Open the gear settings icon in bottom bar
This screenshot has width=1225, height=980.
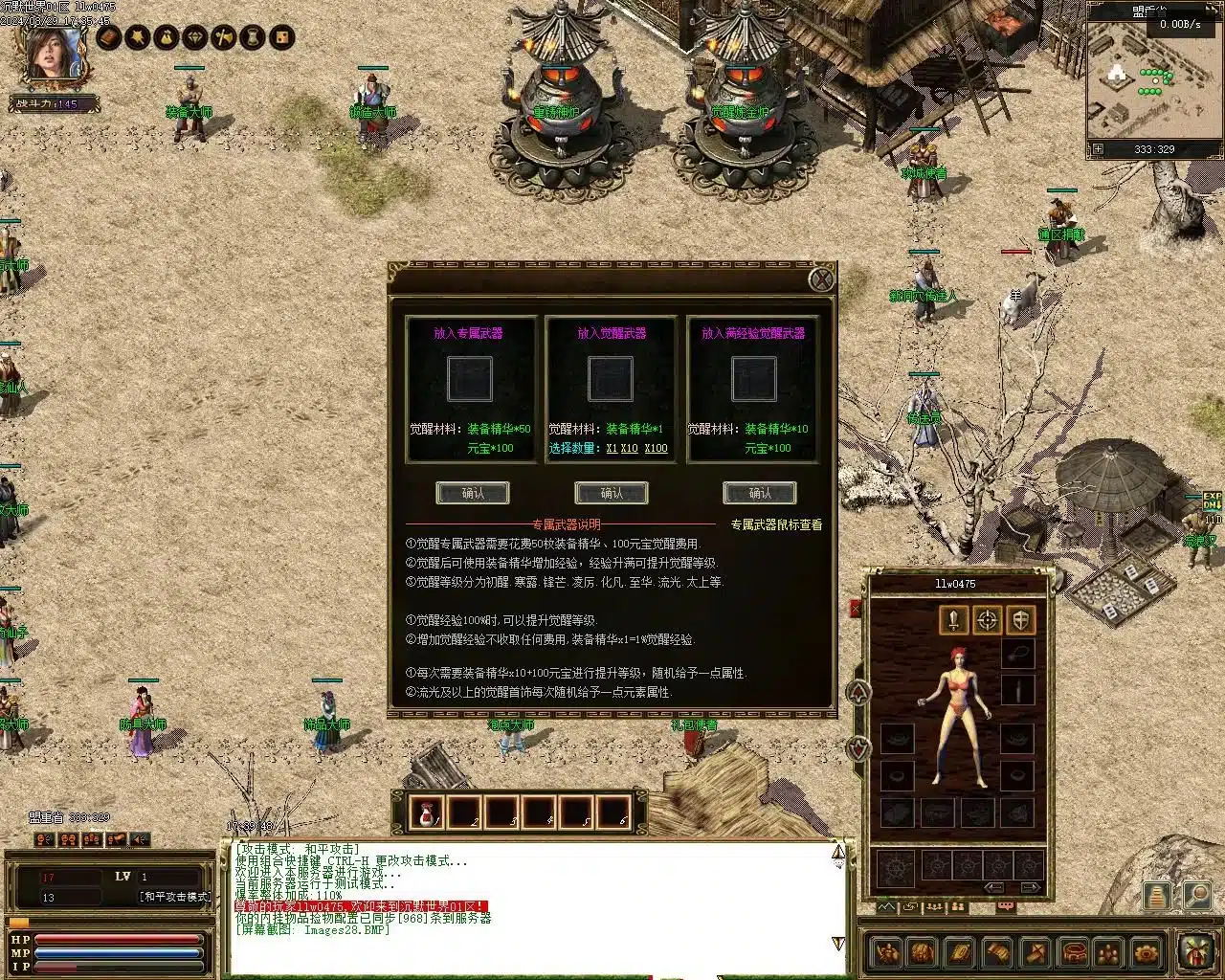[x=1145, y=953]
